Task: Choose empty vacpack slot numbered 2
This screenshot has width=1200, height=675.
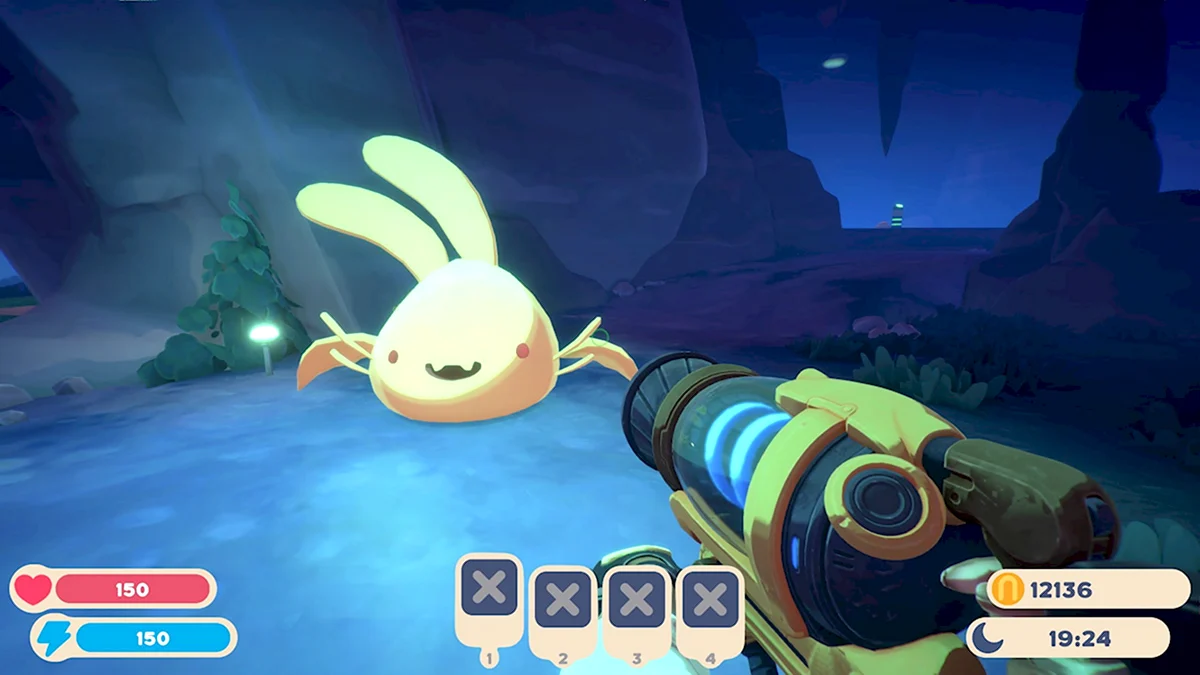Action: coord(562,601)
